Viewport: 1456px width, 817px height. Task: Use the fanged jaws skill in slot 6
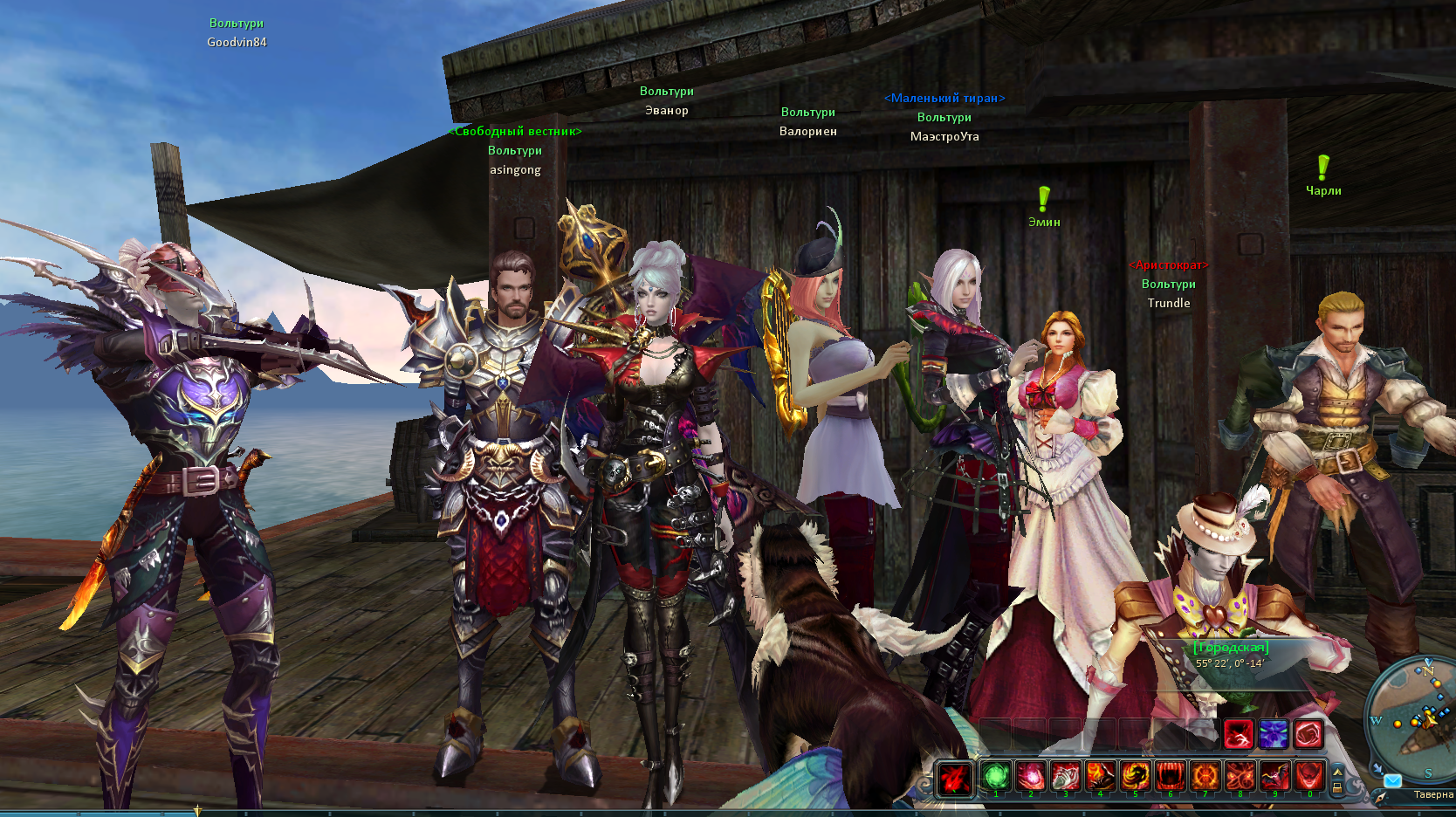click(x=1170, y=776)
